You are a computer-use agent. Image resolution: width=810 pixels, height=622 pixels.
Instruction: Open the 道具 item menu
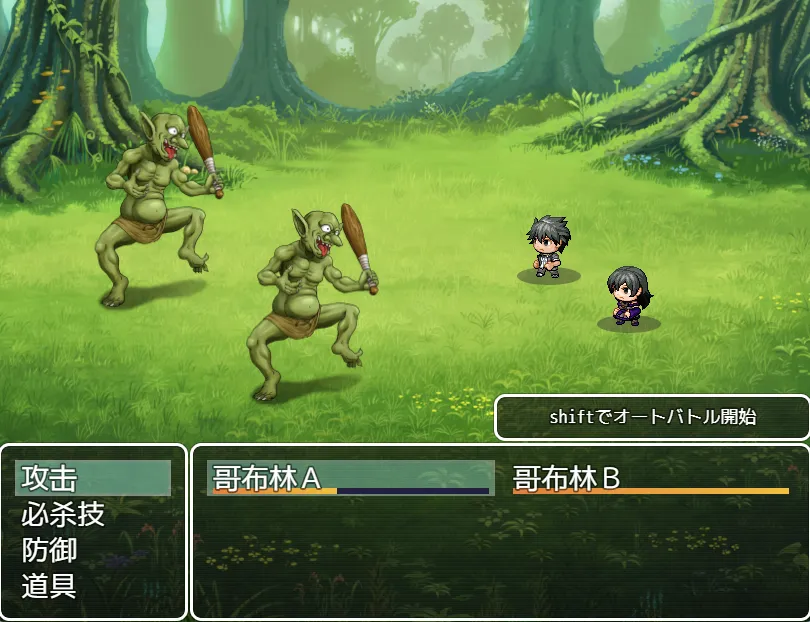point(92,586)
